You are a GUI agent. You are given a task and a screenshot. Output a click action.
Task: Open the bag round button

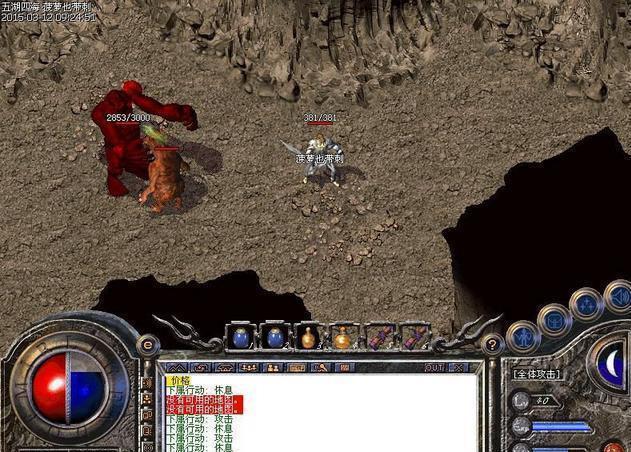(x=553, y=318)
